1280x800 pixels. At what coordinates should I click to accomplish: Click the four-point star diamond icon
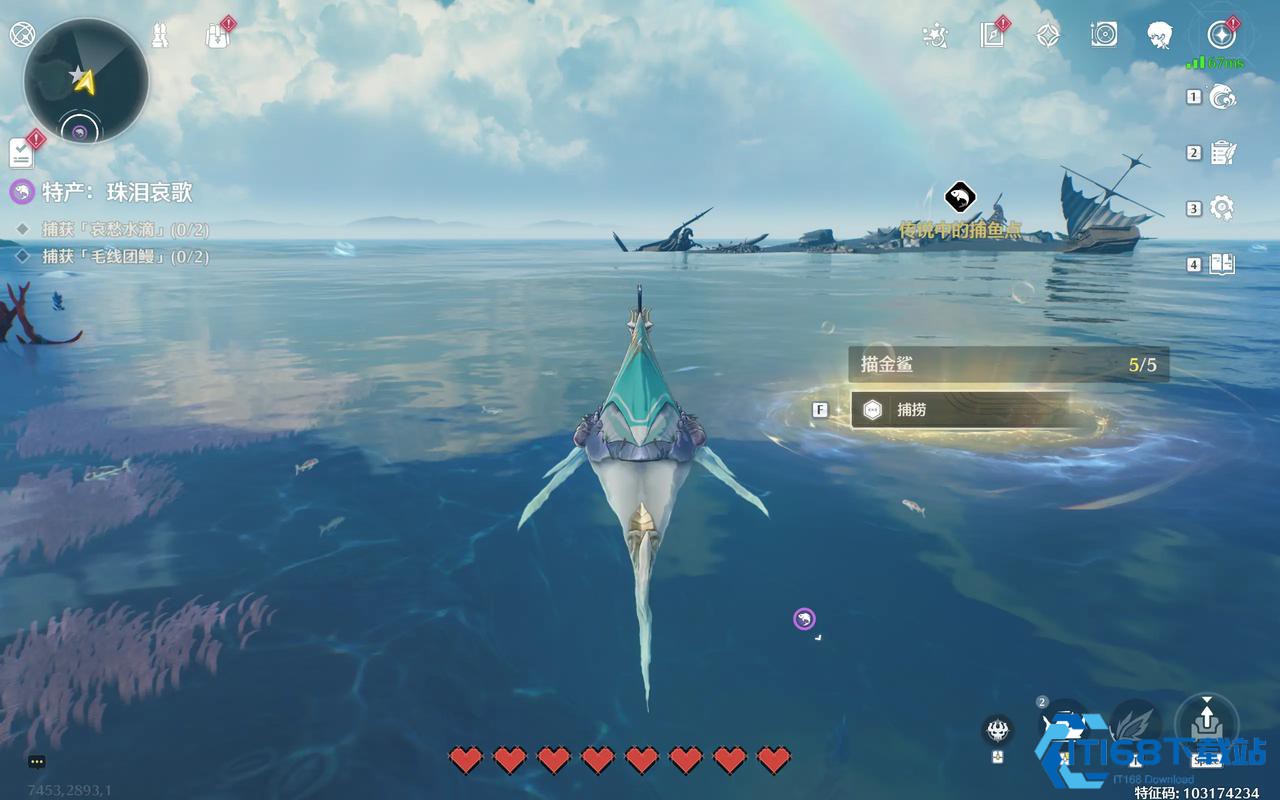(x=1047, y=36)
